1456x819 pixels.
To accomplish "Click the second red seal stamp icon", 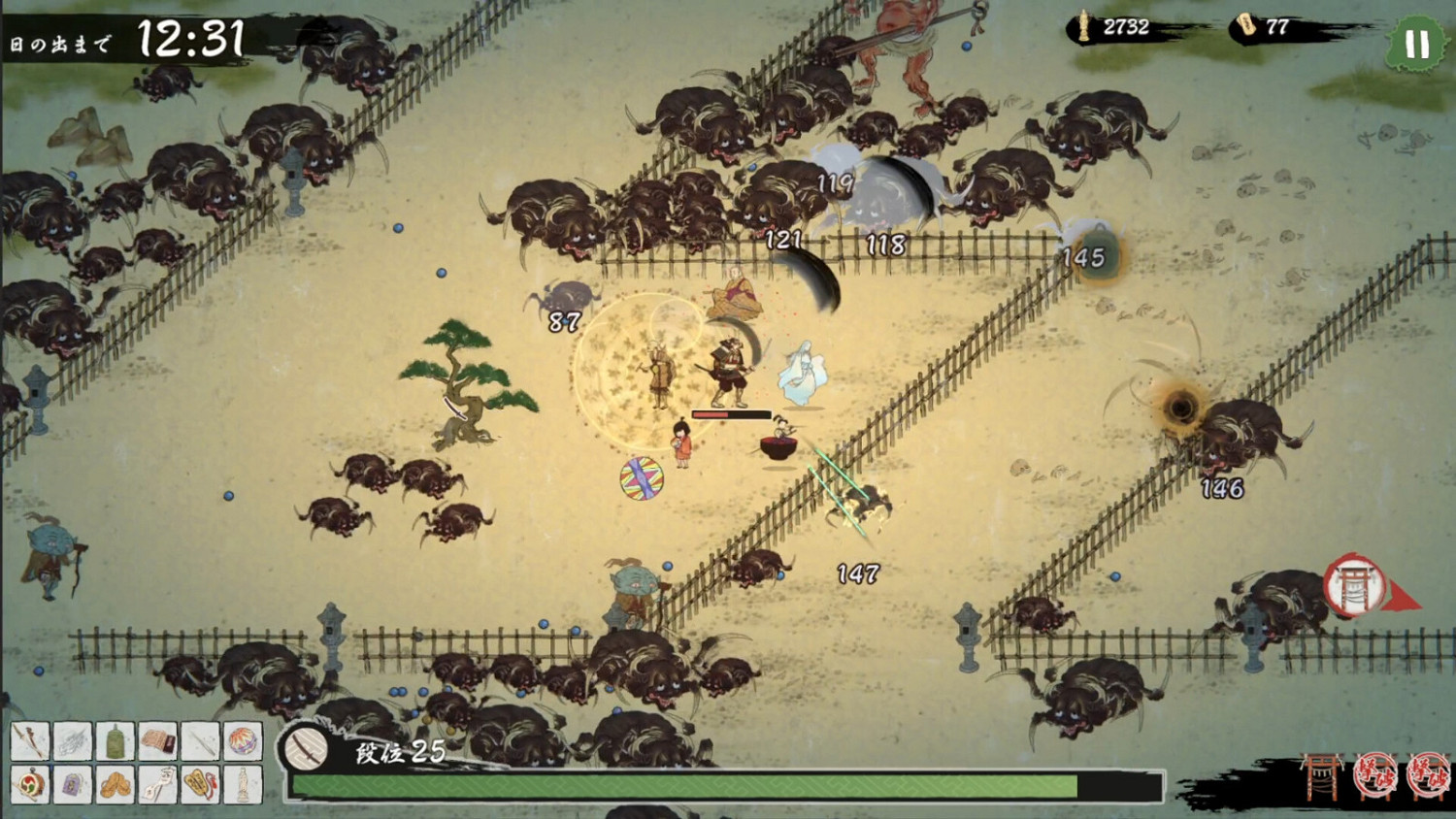I will point(1429,774).
